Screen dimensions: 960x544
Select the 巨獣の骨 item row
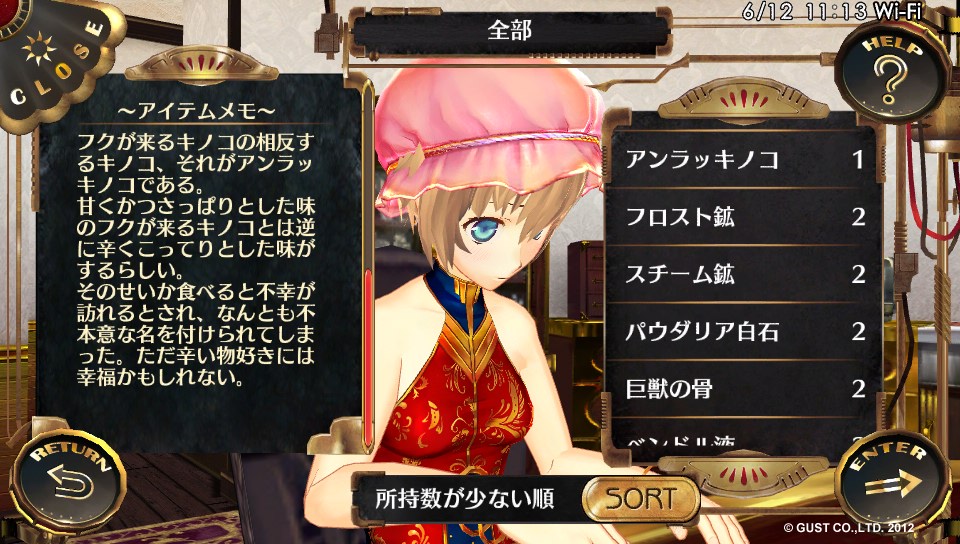[744, 388]
